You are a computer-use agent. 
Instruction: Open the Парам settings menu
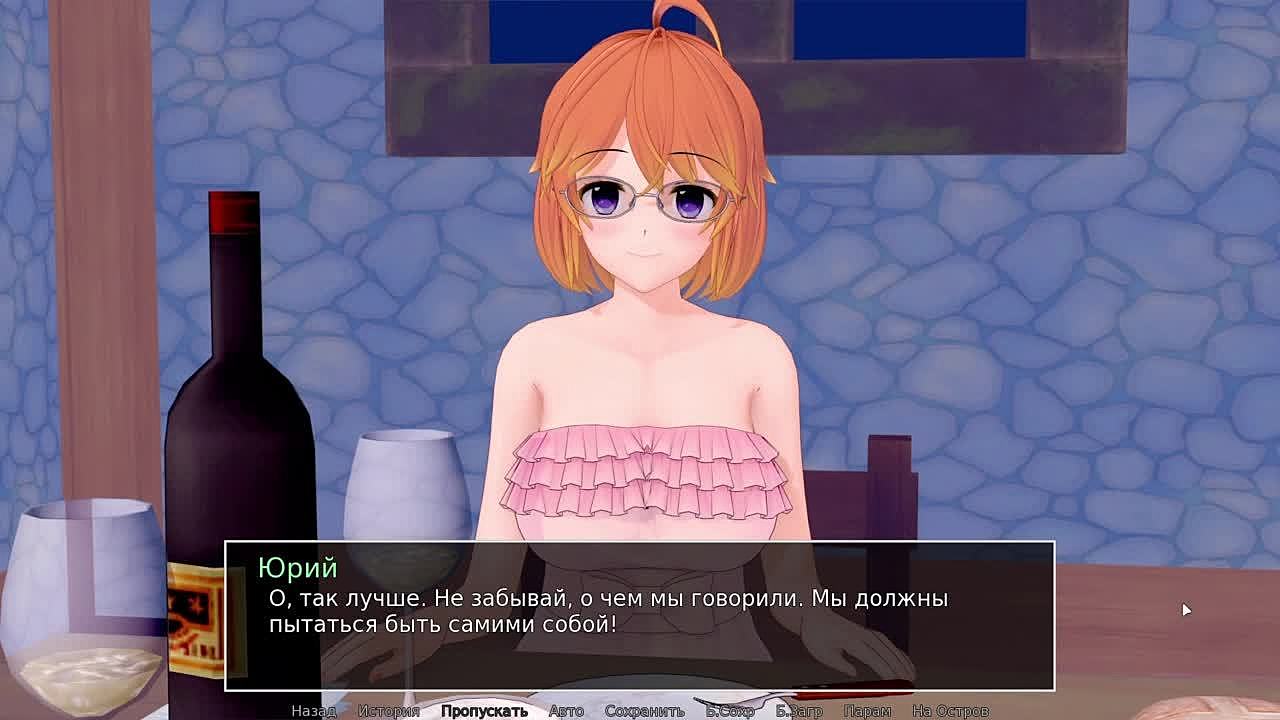point(866,711)
